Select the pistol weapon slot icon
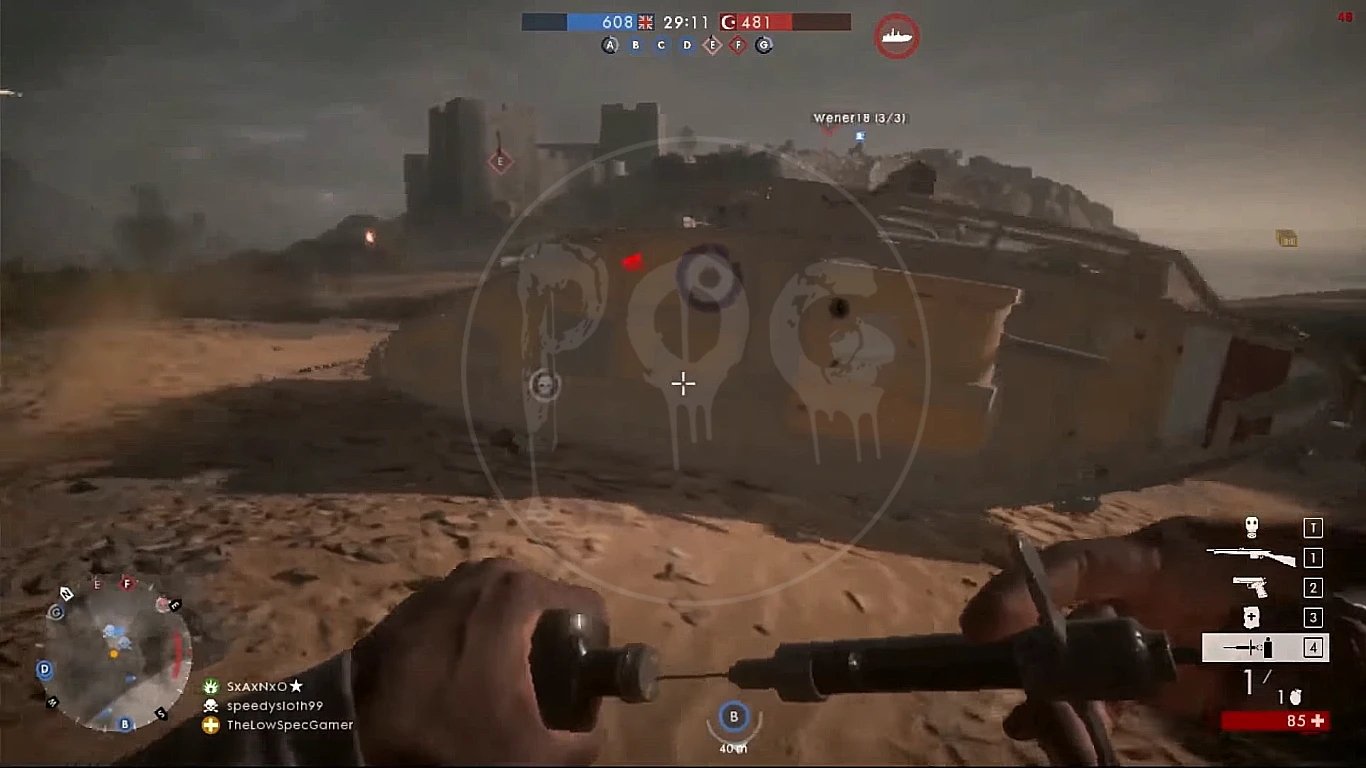Screen dimensions: 1366x768 [x=1251, y=588]
